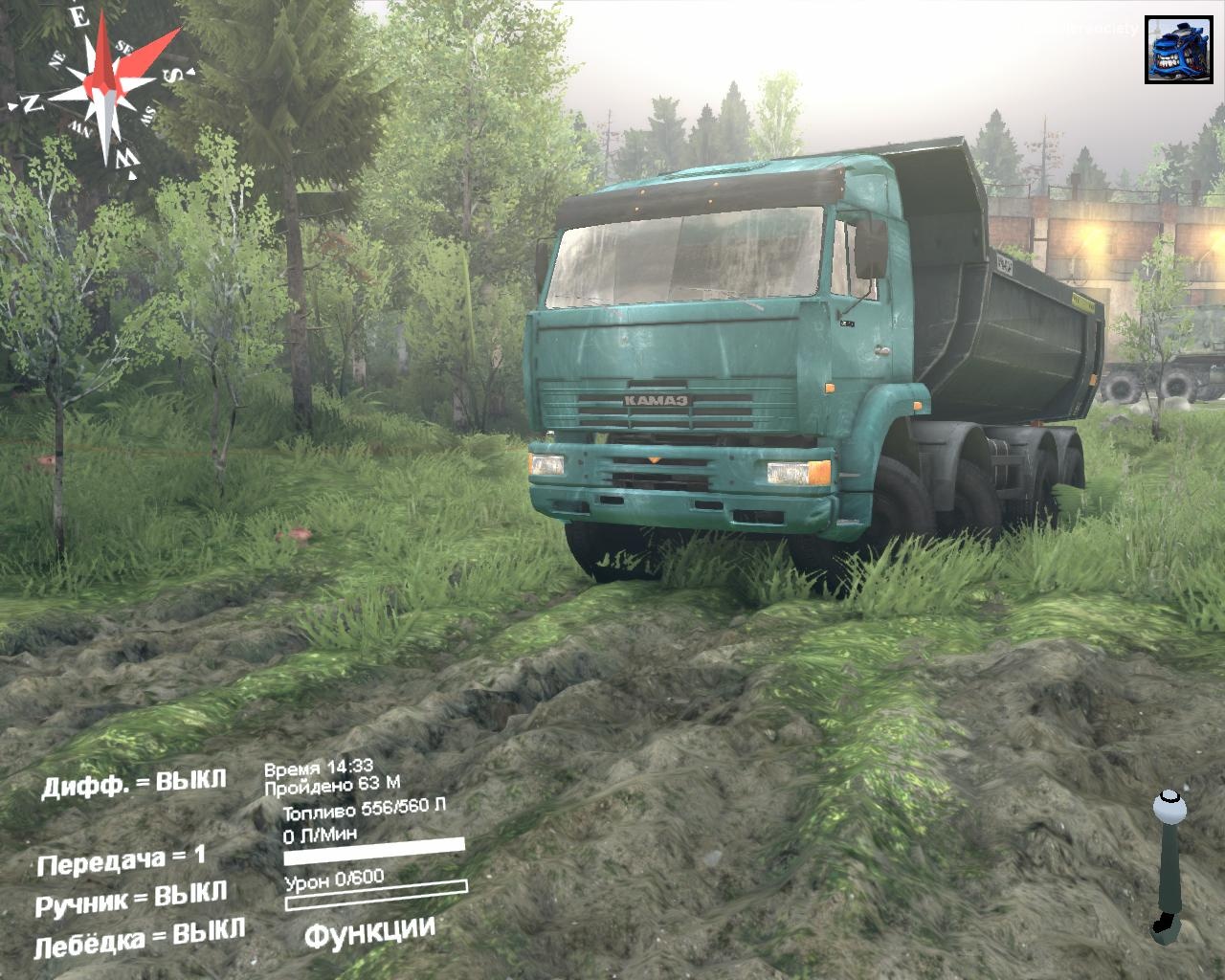1225x980 pixels.
Task: Click the white ball atop gear stick
Action: tap(1168, 807)
